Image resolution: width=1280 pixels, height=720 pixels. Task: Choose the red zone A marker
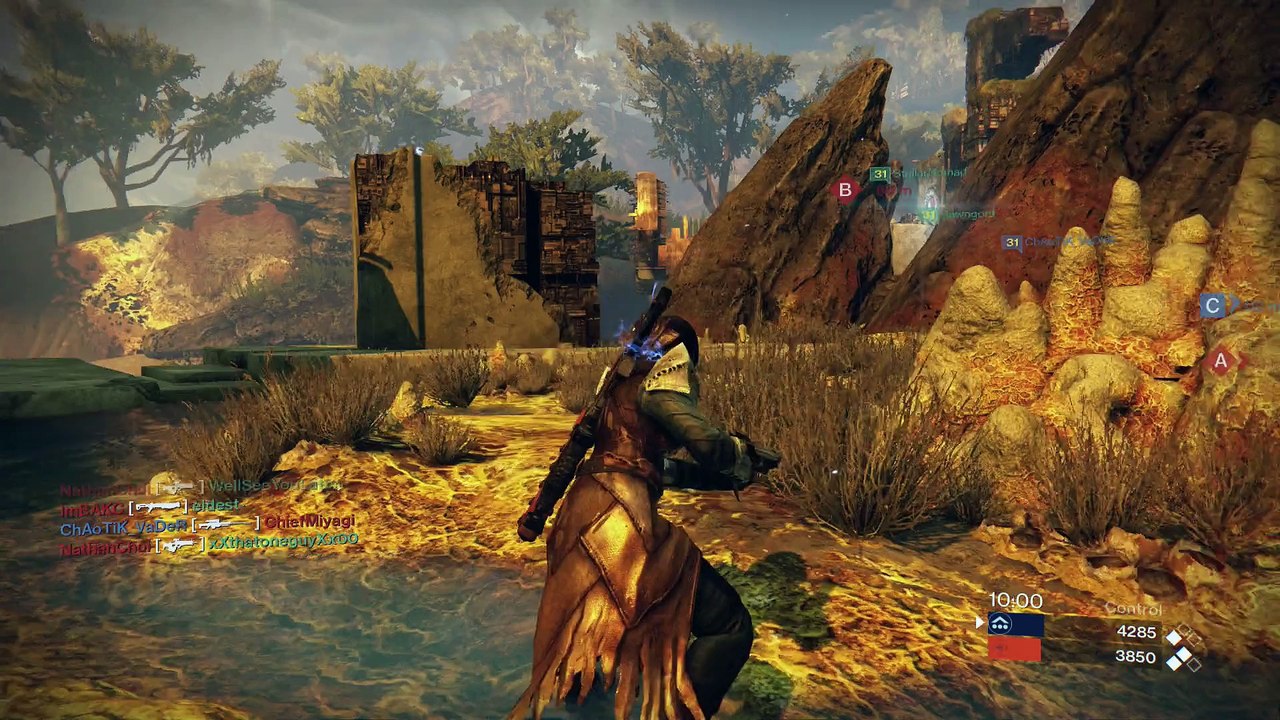tap(1219, 361)
